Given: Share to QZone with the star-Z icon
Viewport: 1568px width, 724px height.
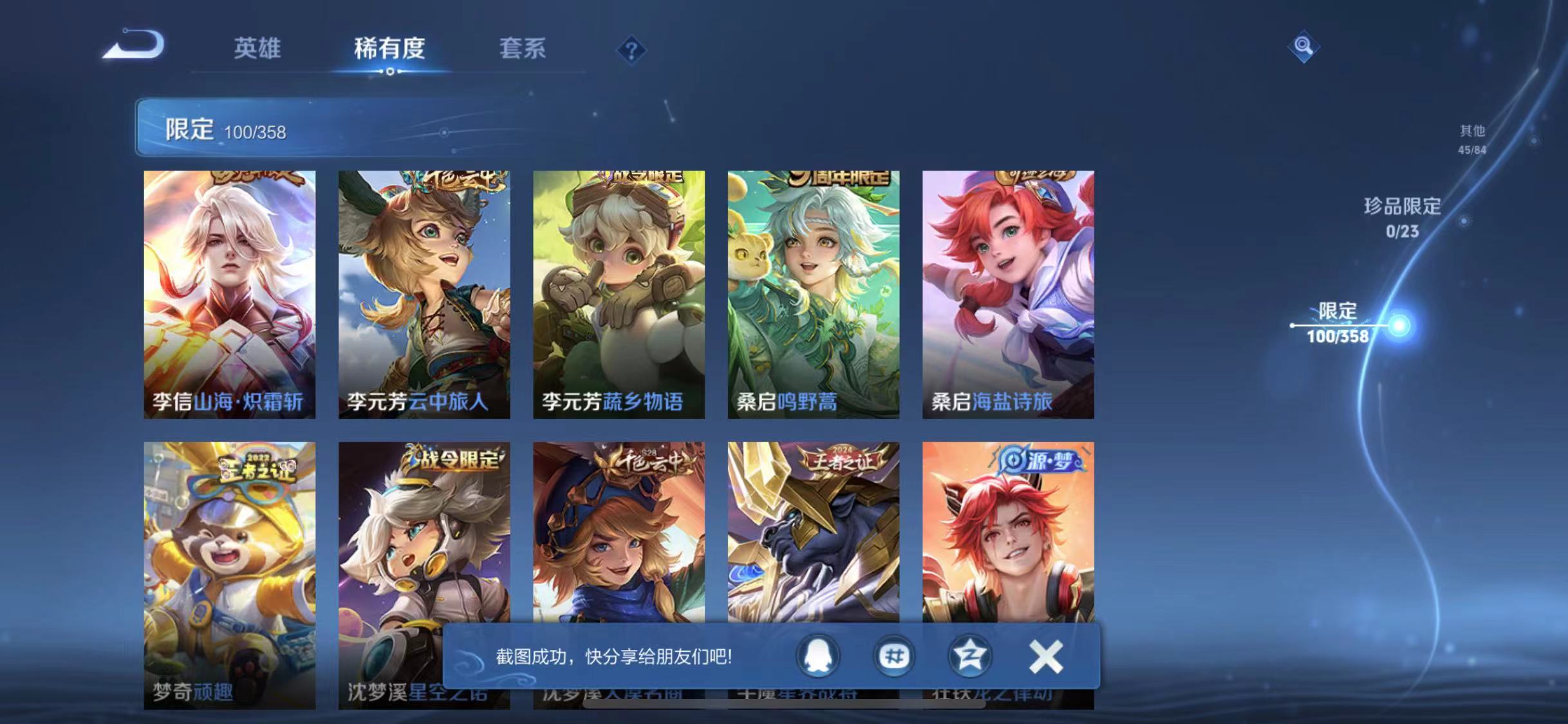Looking at the screenshot, I should click(x=970, y=656).
